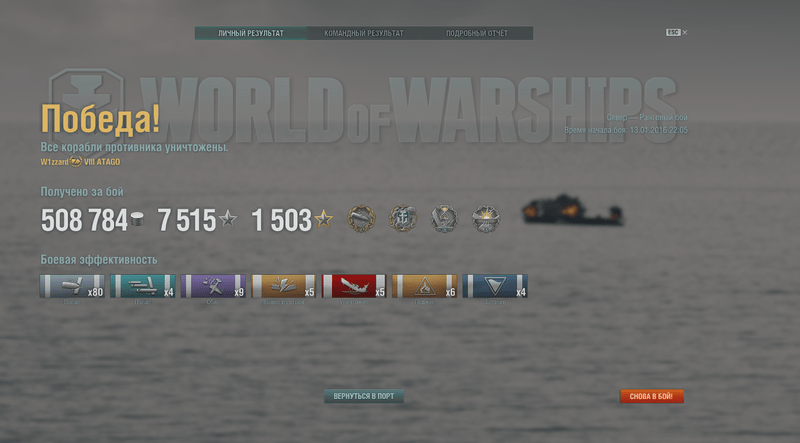800x443 pixels.
Task: Click the player name W1zzard
Action: pos(54,162)
